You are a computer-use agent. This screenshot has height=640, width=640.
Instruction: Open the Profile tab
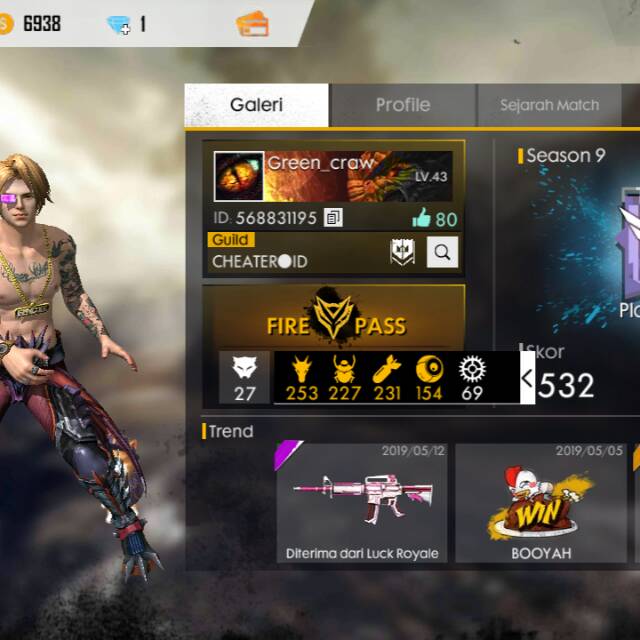tap(402, 105)
